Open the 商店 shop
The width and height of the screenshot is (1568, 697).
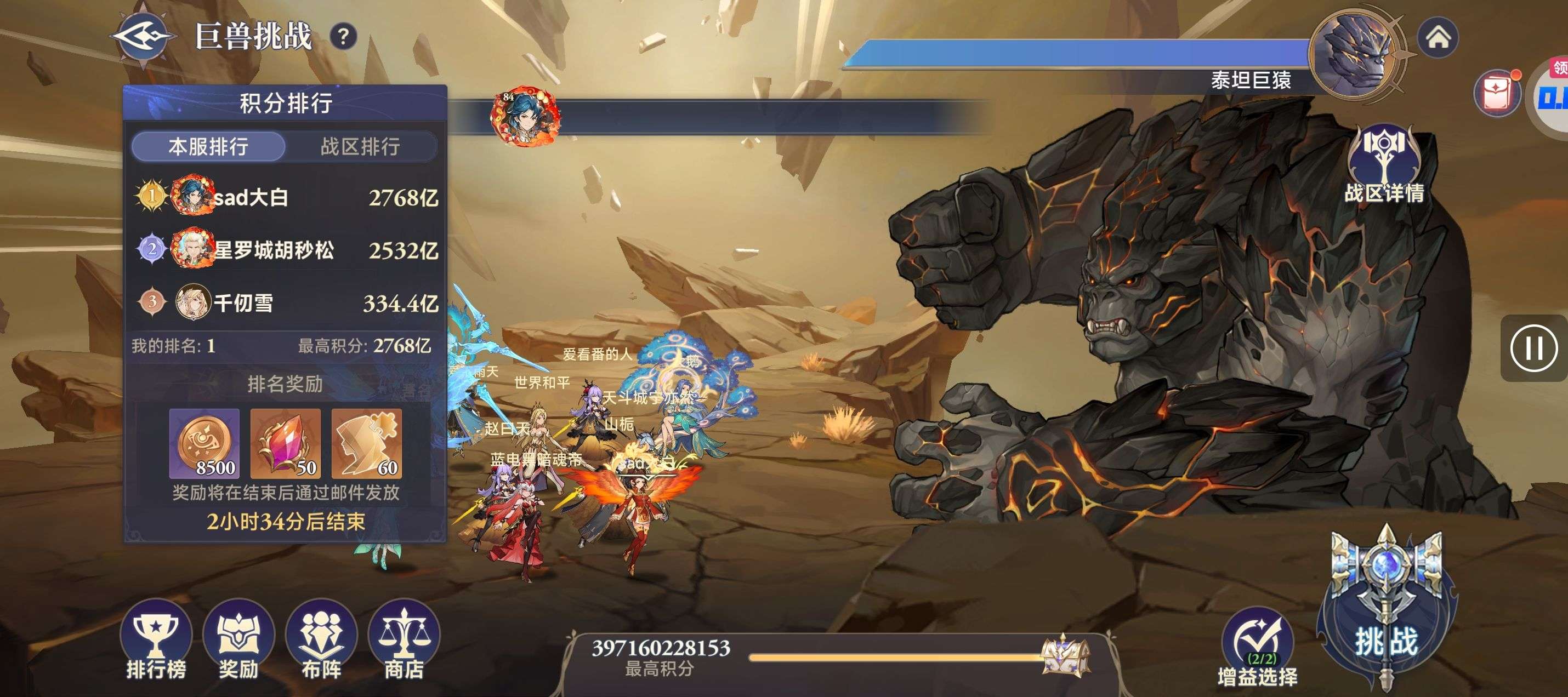click(404, 642)
